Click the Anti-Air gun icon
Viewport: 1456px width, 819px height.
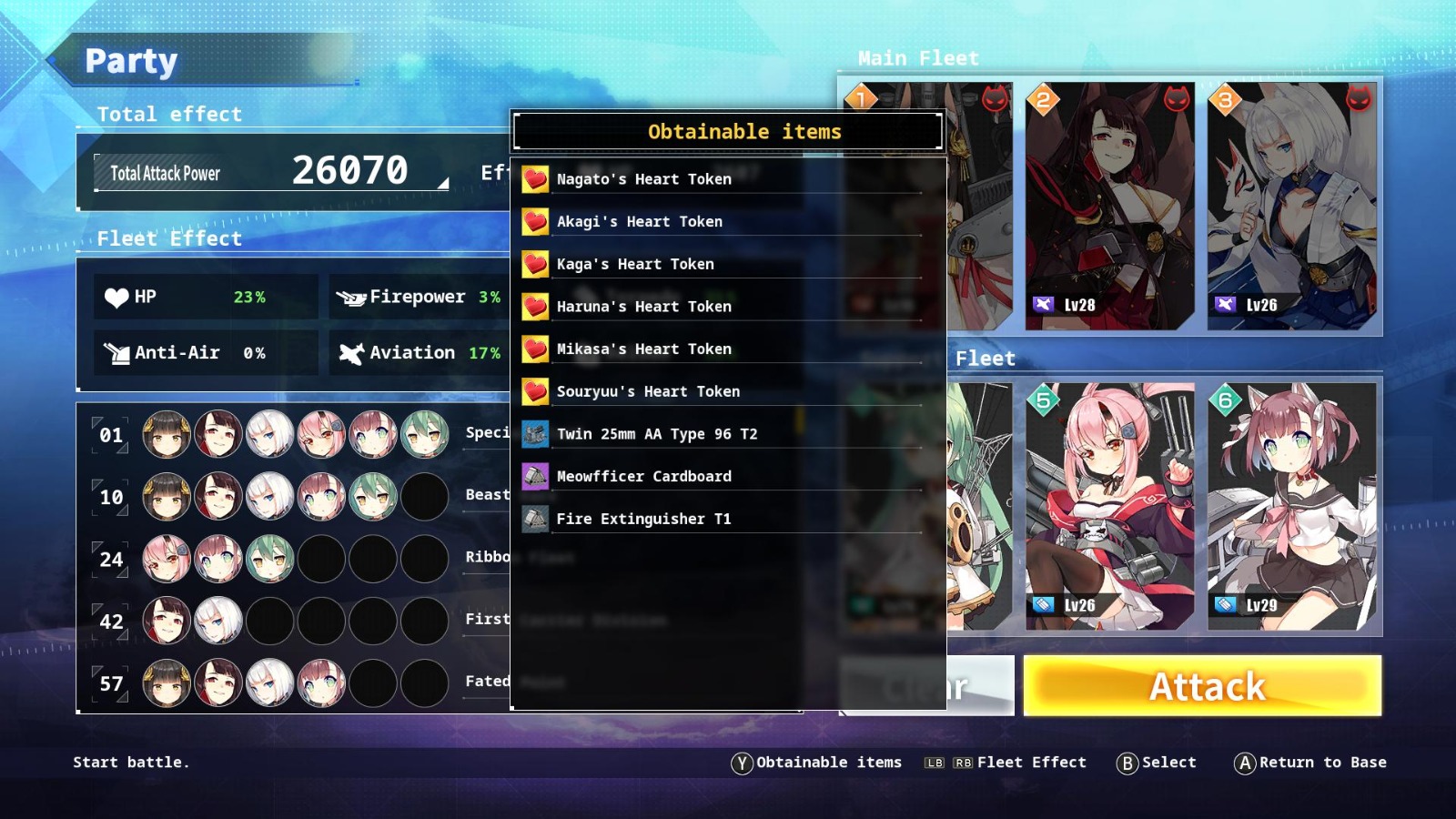117,353
